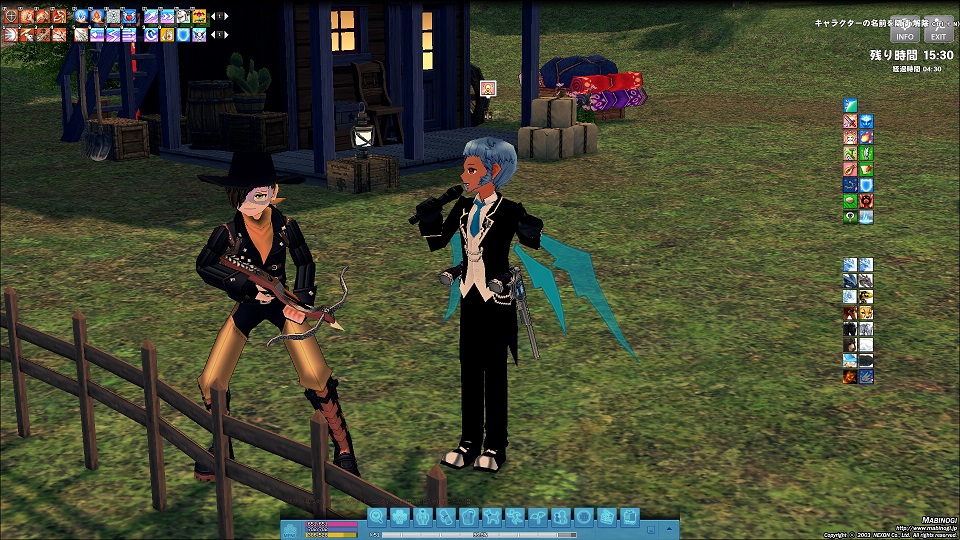Screen dimensions: 960x540
Task: Open the two-people friends menu
Action: click(x=561, y=517)
